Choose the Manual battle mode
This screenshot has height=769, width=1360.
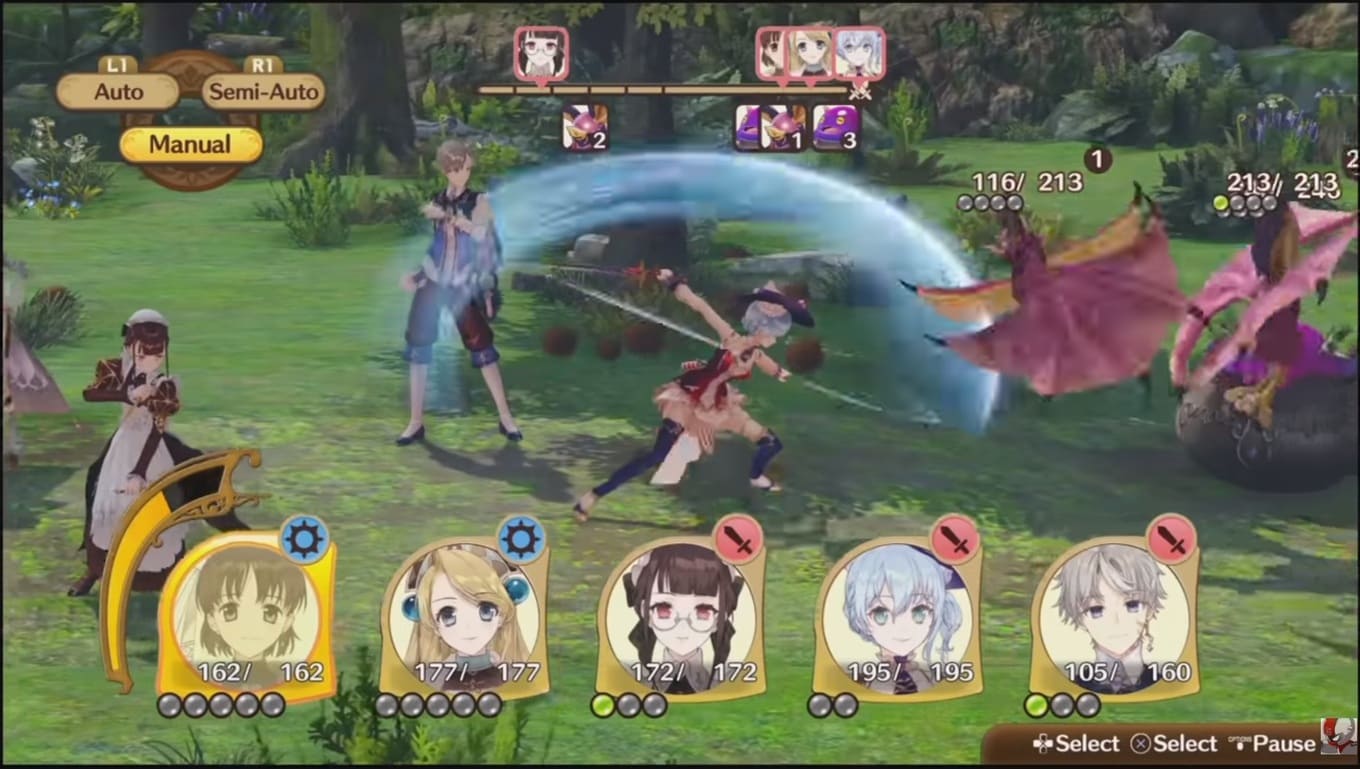tap(190, 144)
